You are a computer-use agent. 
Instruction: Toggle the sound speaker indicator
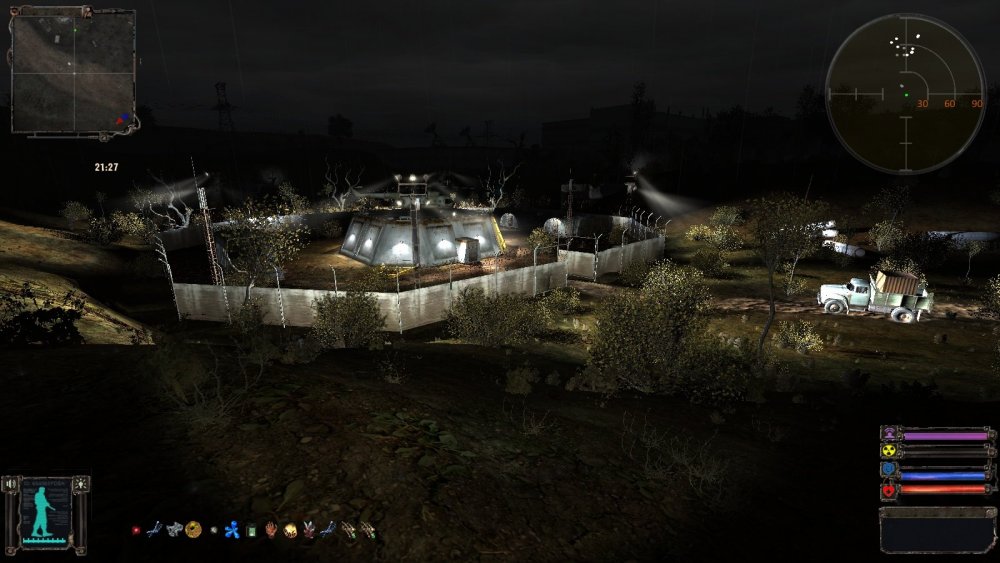[x=9, y=484]
